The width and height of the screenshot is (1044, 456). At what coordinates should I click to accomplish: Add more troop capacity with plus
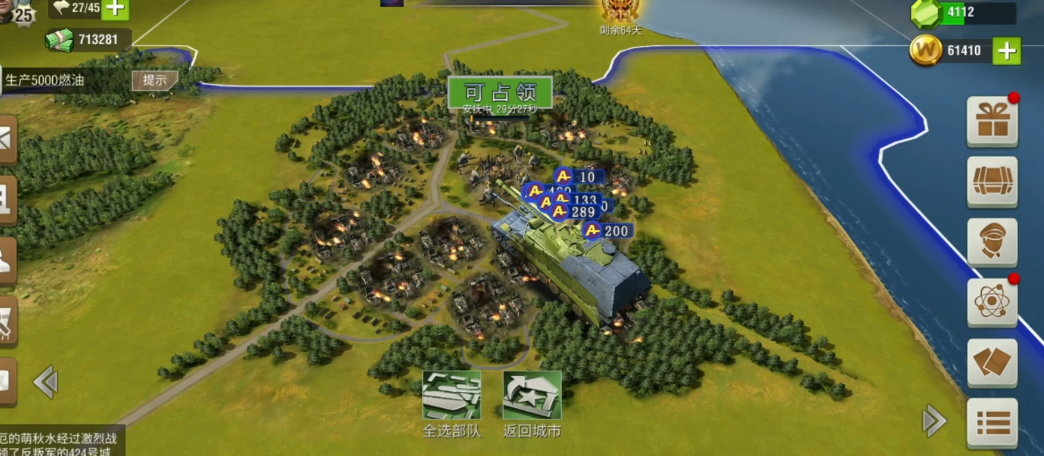(116, 9)
